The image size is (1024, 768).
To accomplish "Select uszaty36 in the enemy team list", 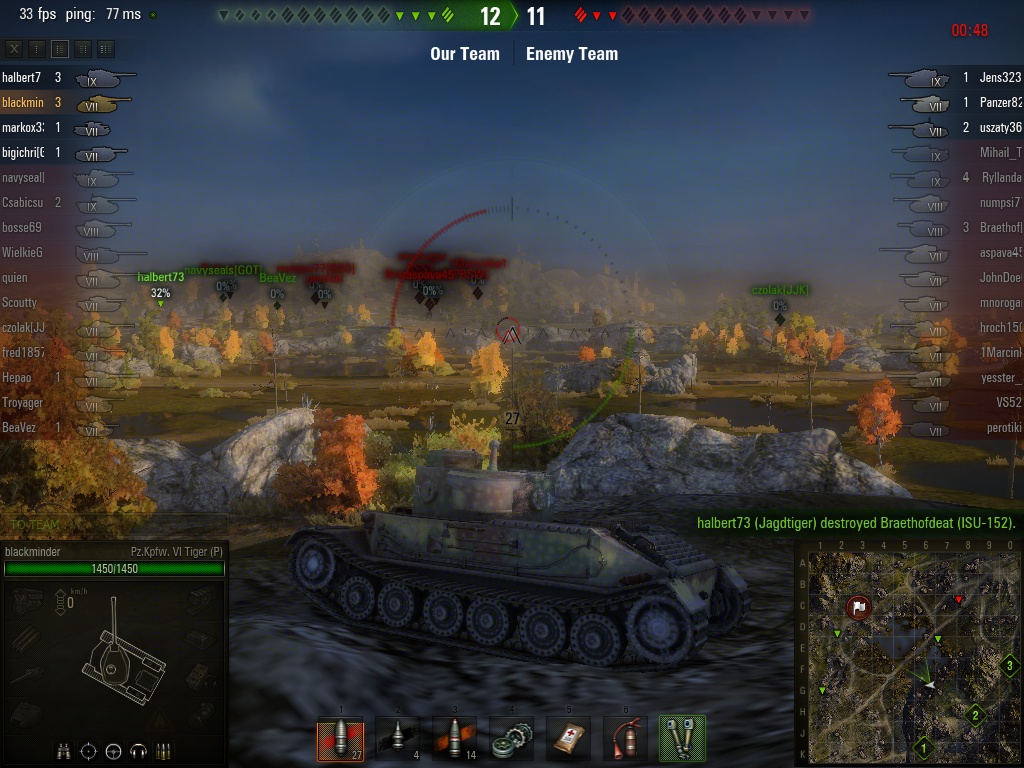I will 1000,127.
